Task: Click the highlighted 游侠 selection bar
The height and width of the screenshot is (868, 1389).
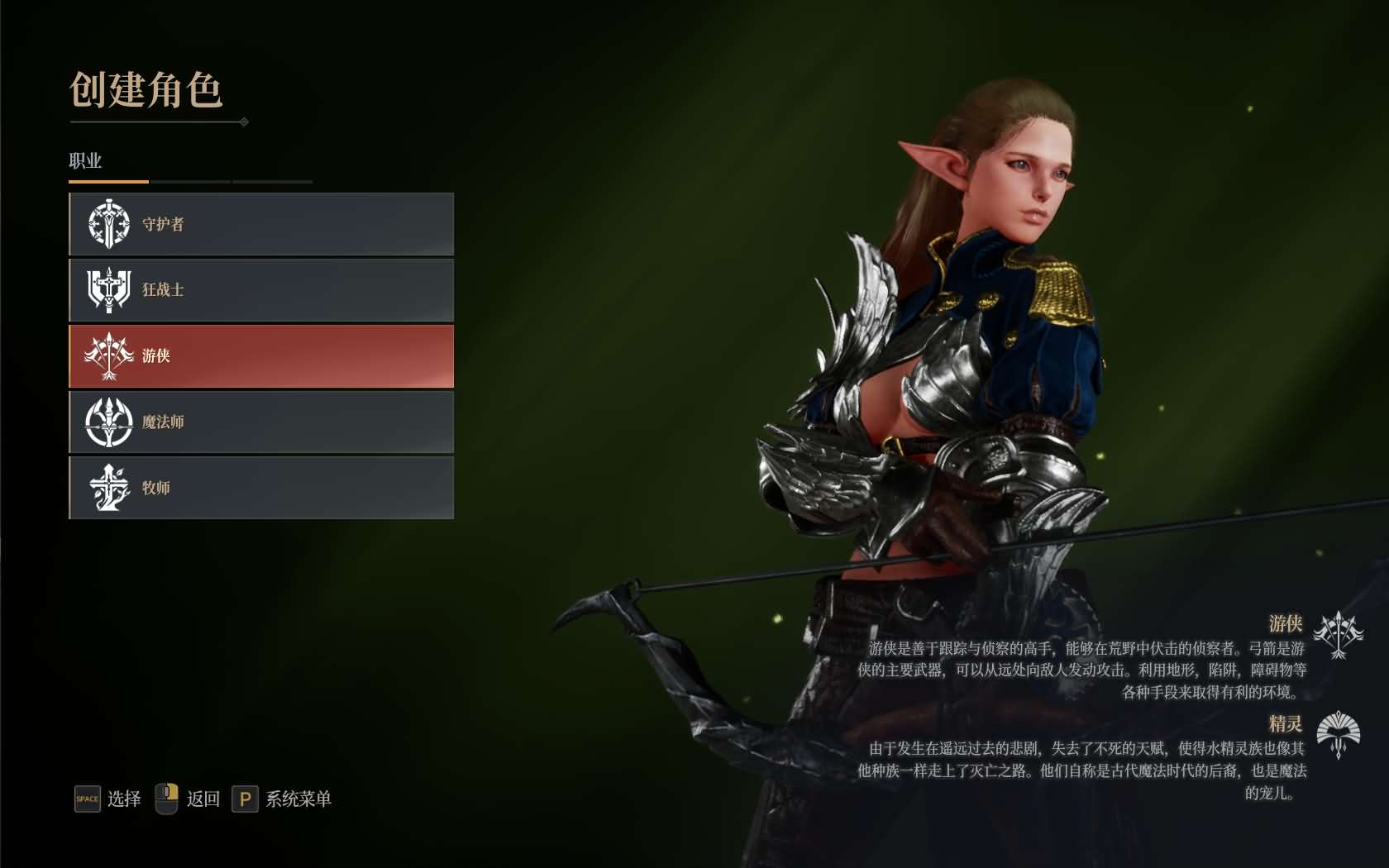Action: pos(260,355)
